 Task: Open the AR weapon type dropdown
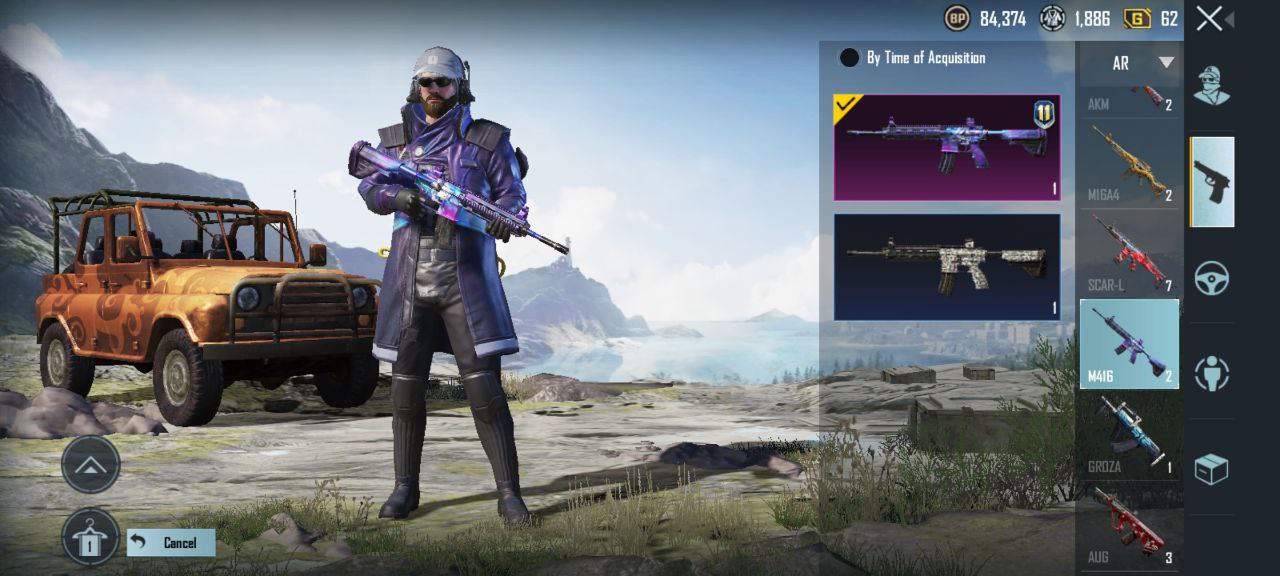(x=1130, y=63)
